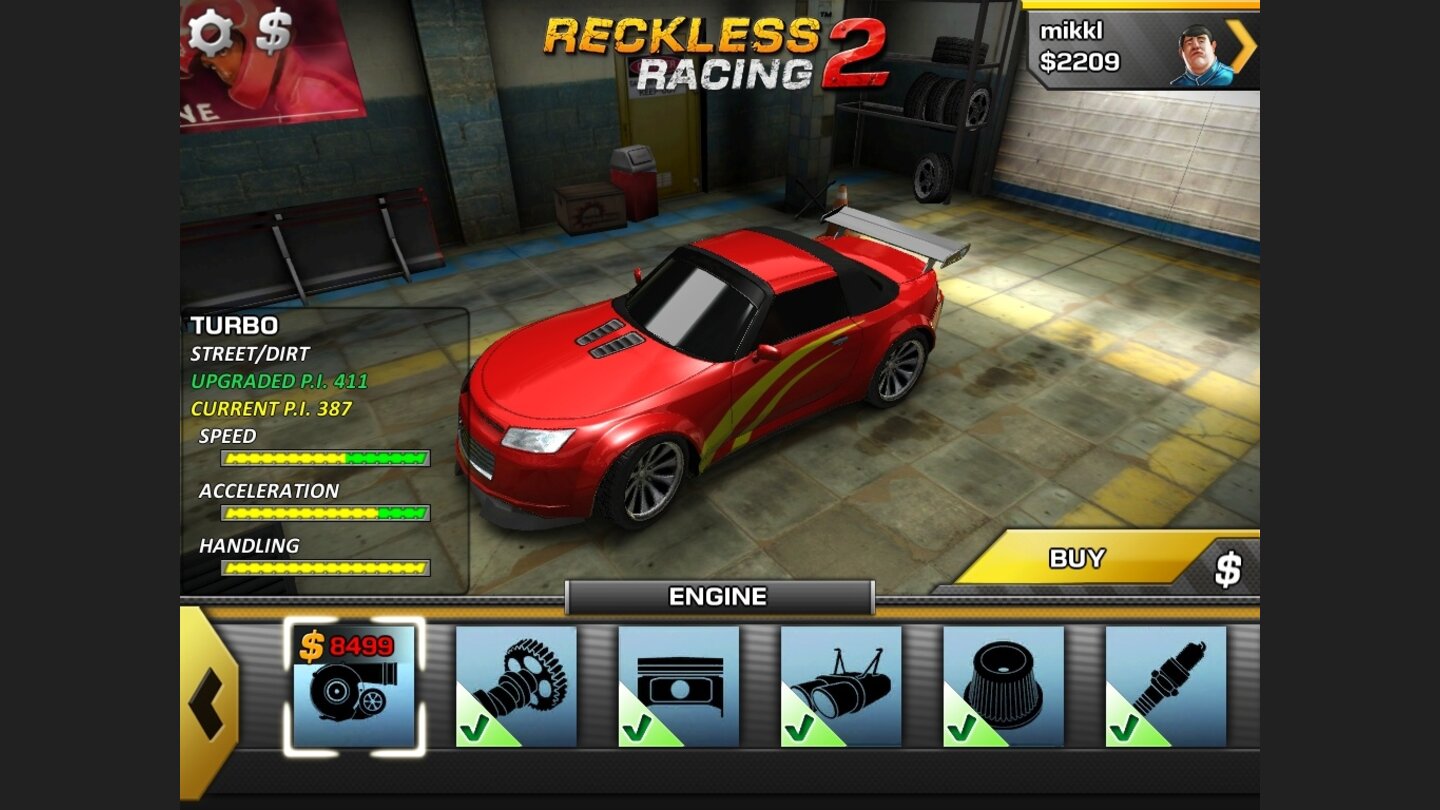Click the Speed stat progress bar
1440x810 pixels.
[325, 458]
